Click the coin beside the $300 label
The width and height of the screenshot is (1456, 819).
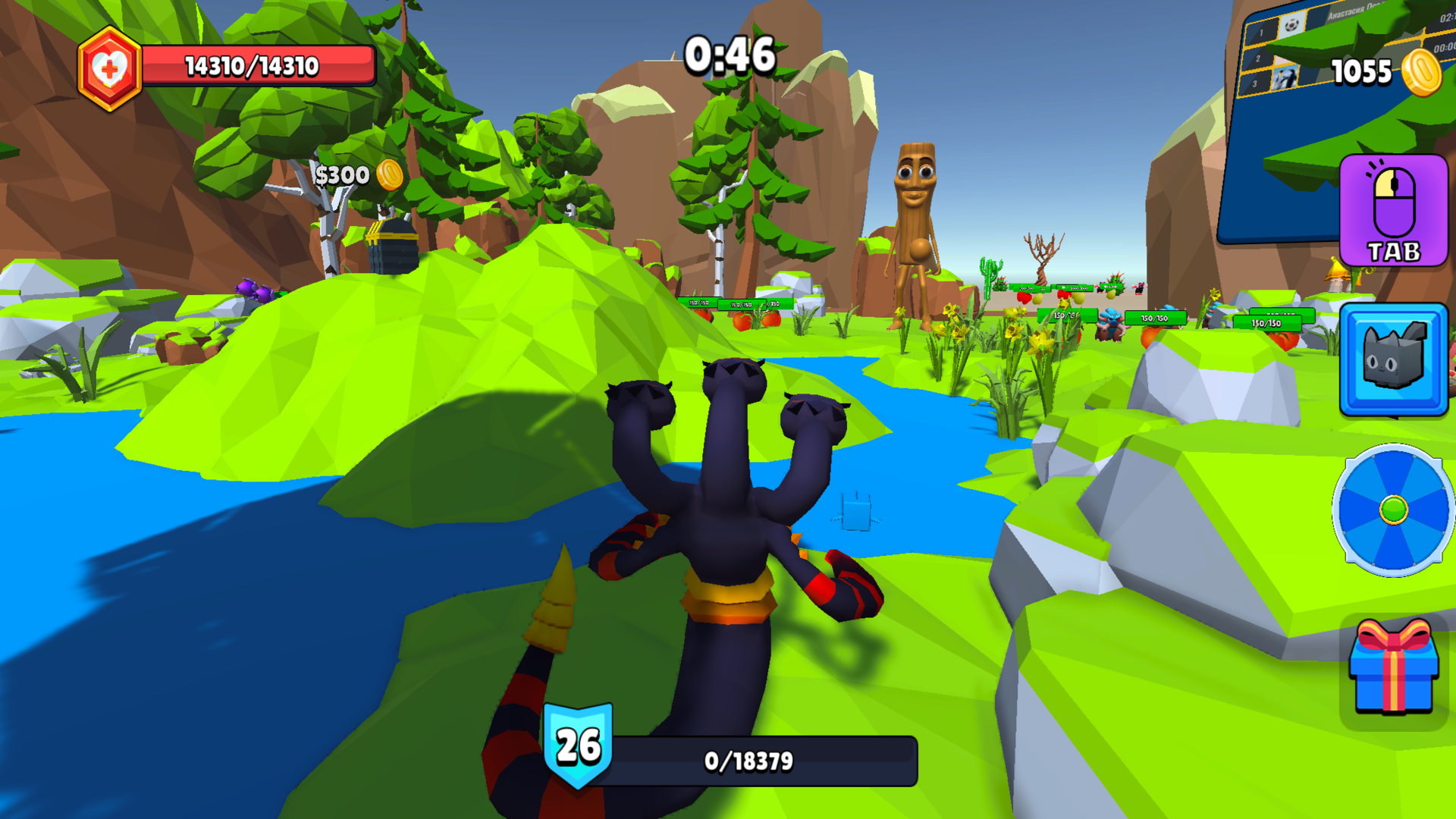tap(391, 174)
